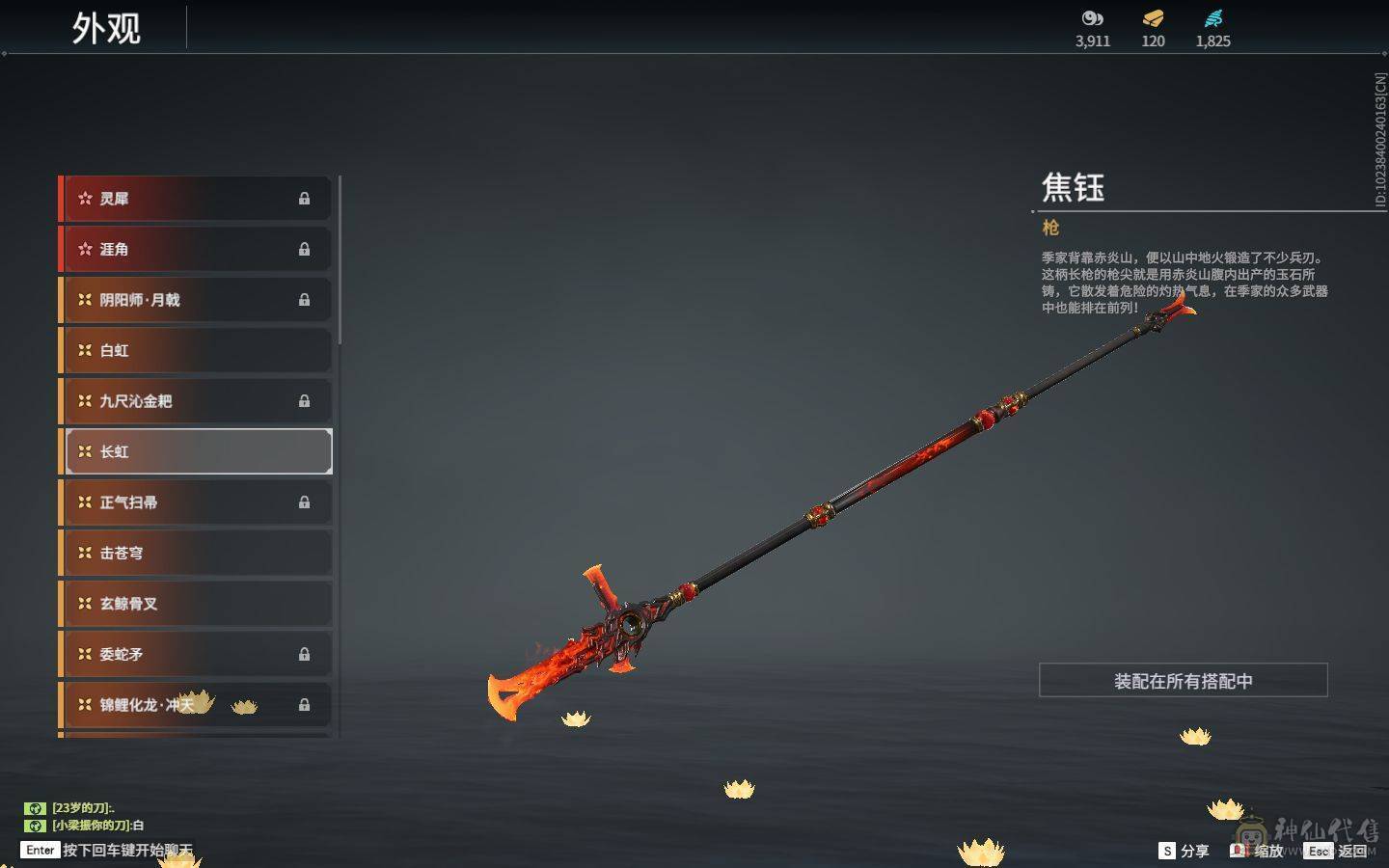The image size is (1389, 868).
Task: Activate the 缩放 zoom control
Action: (1257, 851)
